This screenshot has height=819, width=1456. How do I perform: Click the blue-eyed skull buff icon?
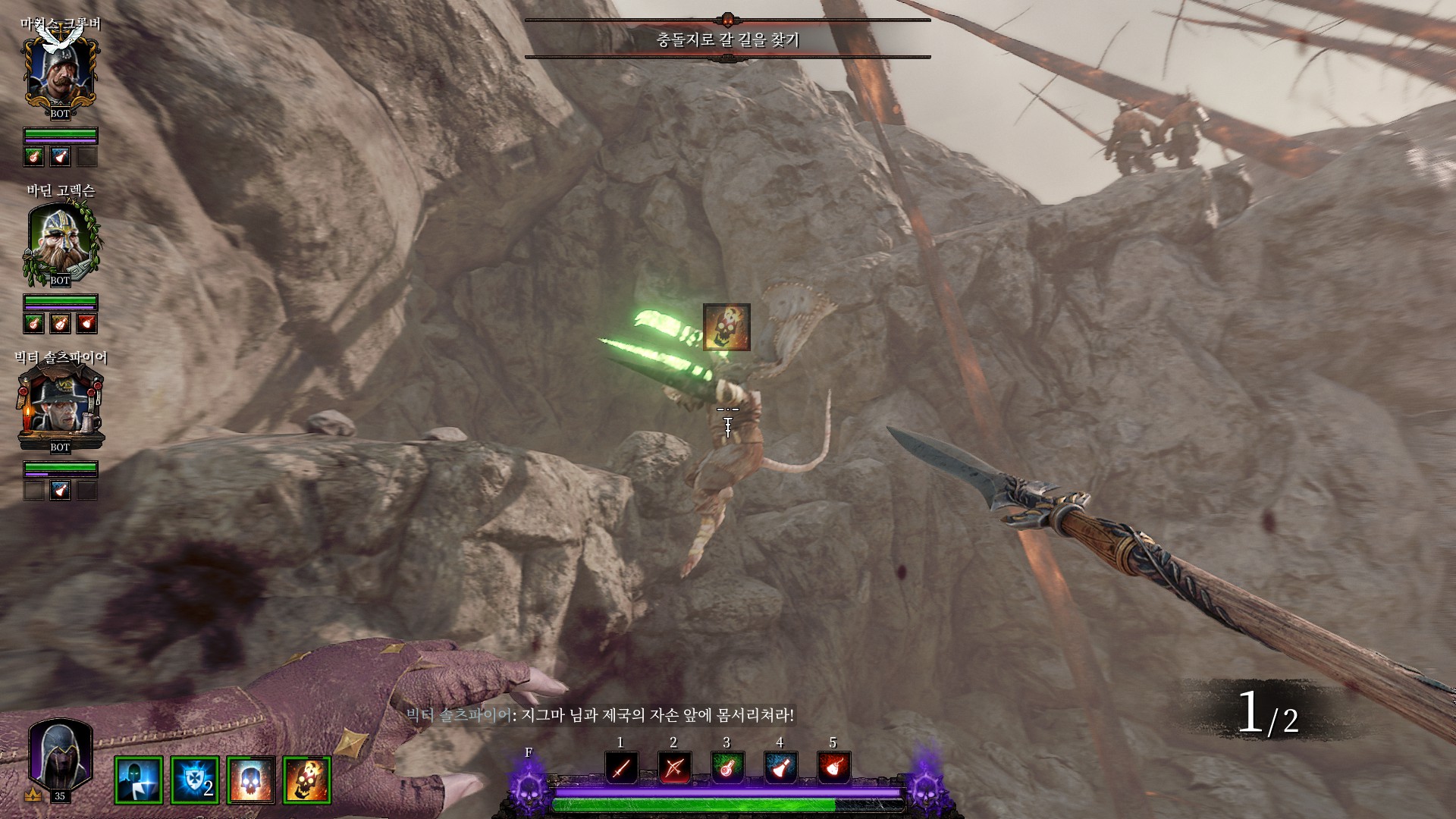[251, 780]
